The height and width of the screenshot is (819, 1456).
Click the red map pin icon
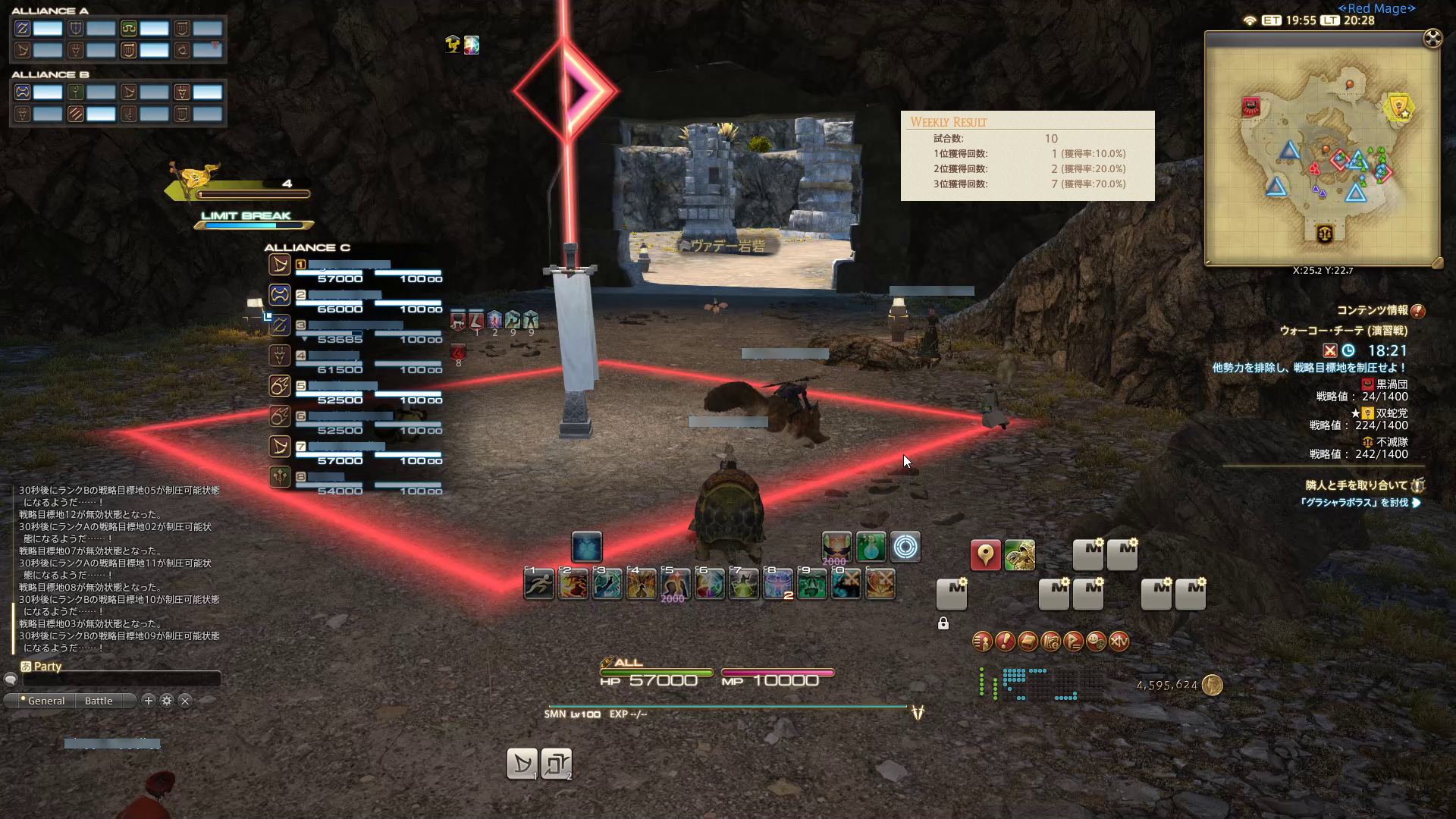tap(985, 556)
